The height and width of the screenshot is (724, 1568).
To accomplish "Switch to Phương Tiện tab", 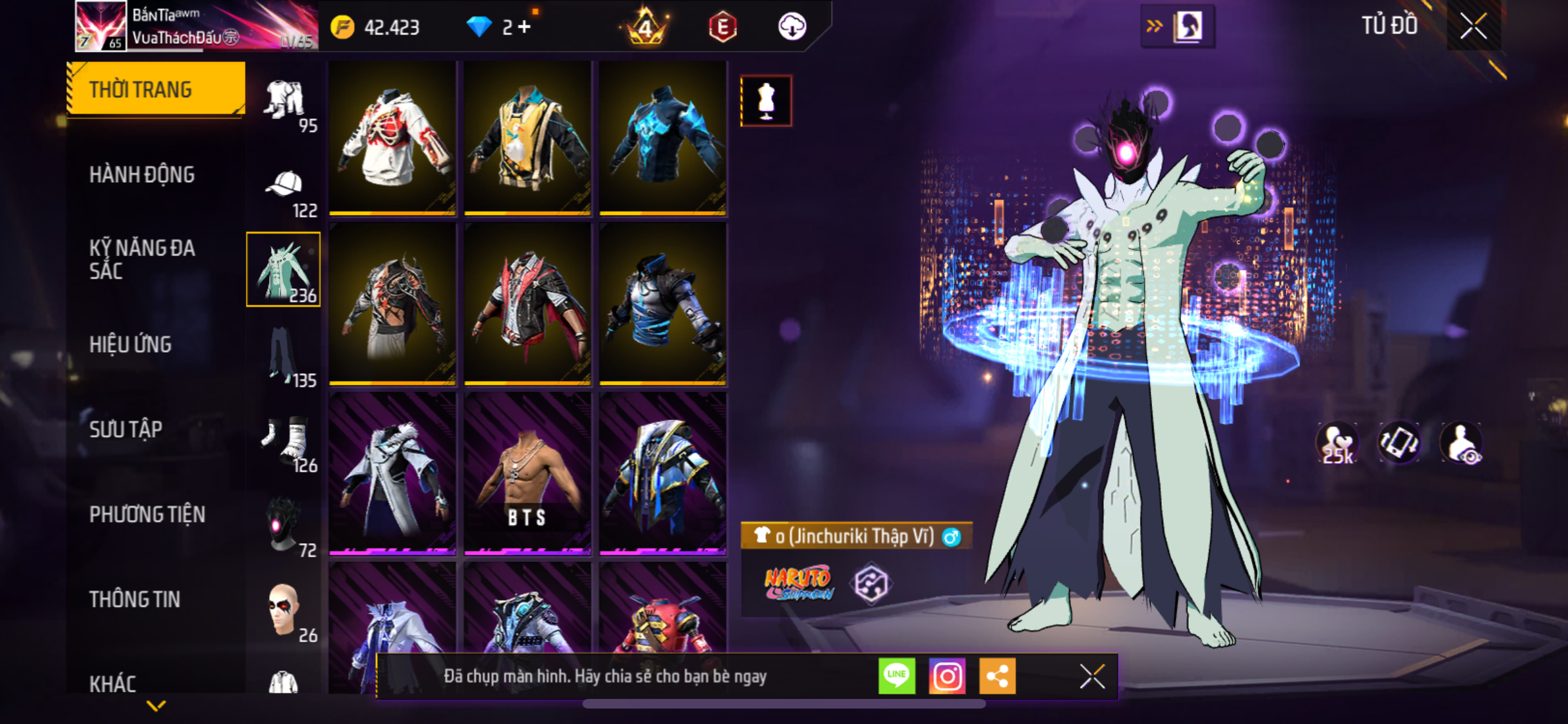I will click(147, 514).
